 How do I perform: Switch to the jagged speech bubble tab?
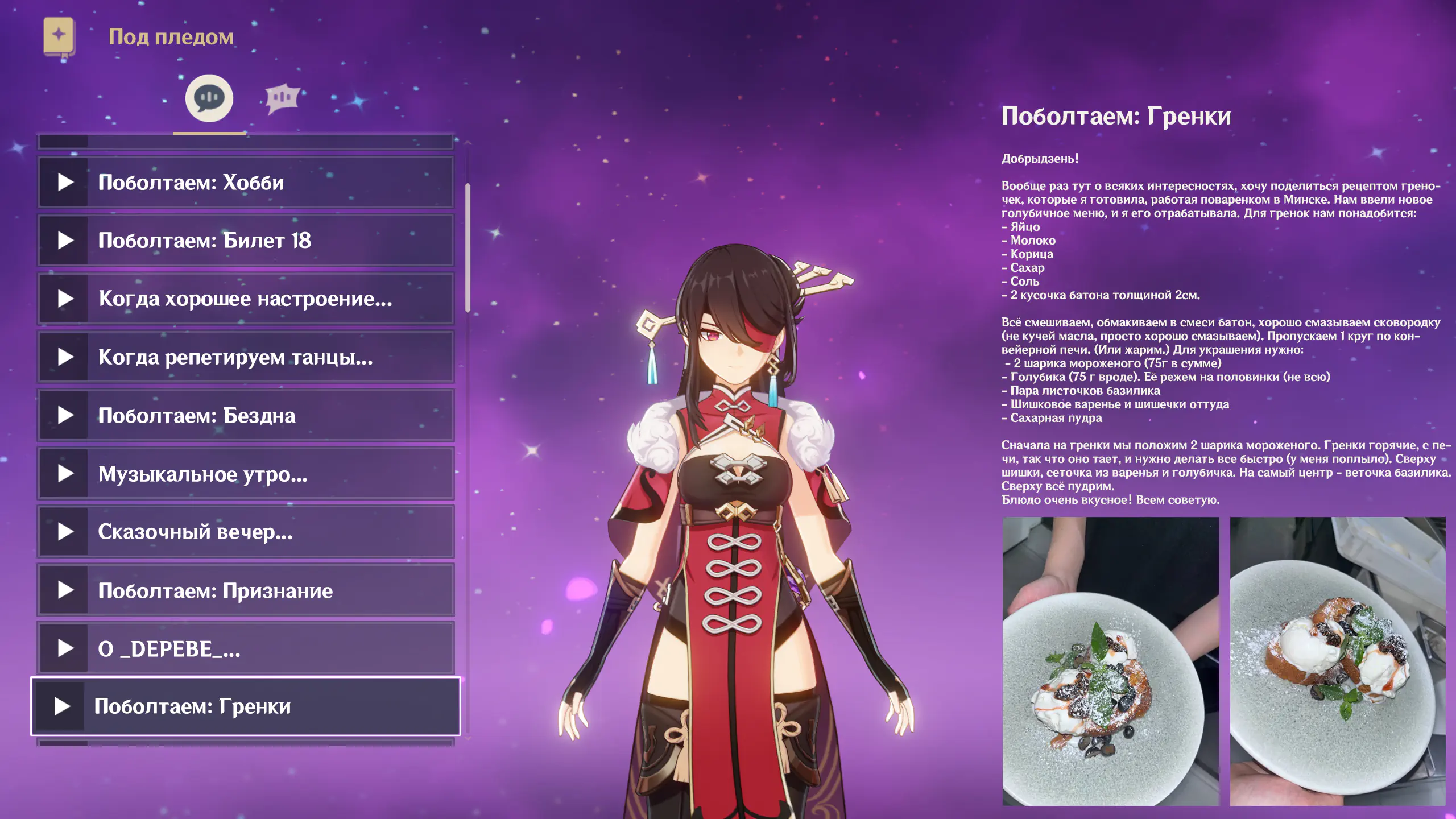click(282, 98)
